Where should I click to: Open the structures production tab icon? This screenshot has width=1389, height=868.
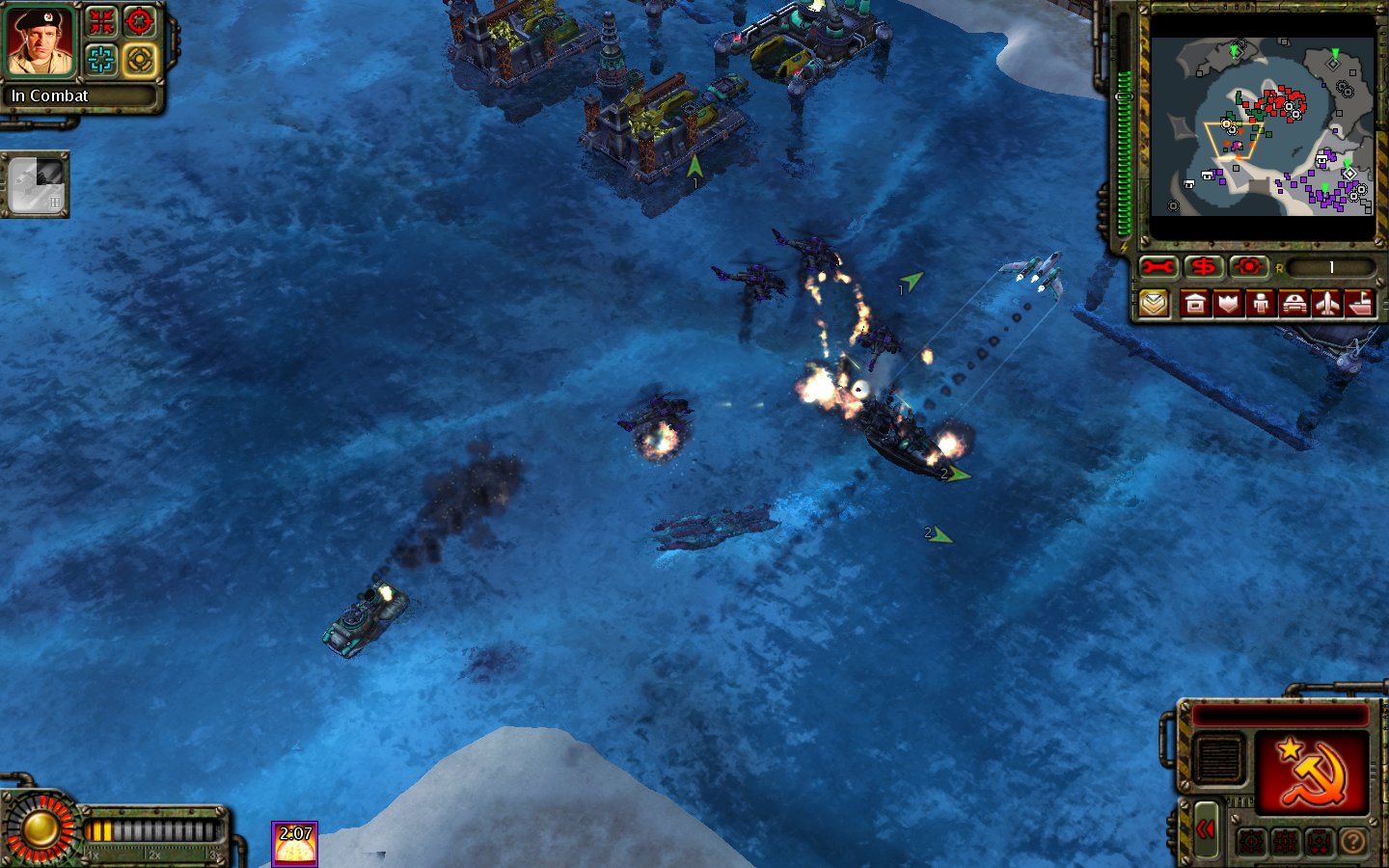[1196, 304]
